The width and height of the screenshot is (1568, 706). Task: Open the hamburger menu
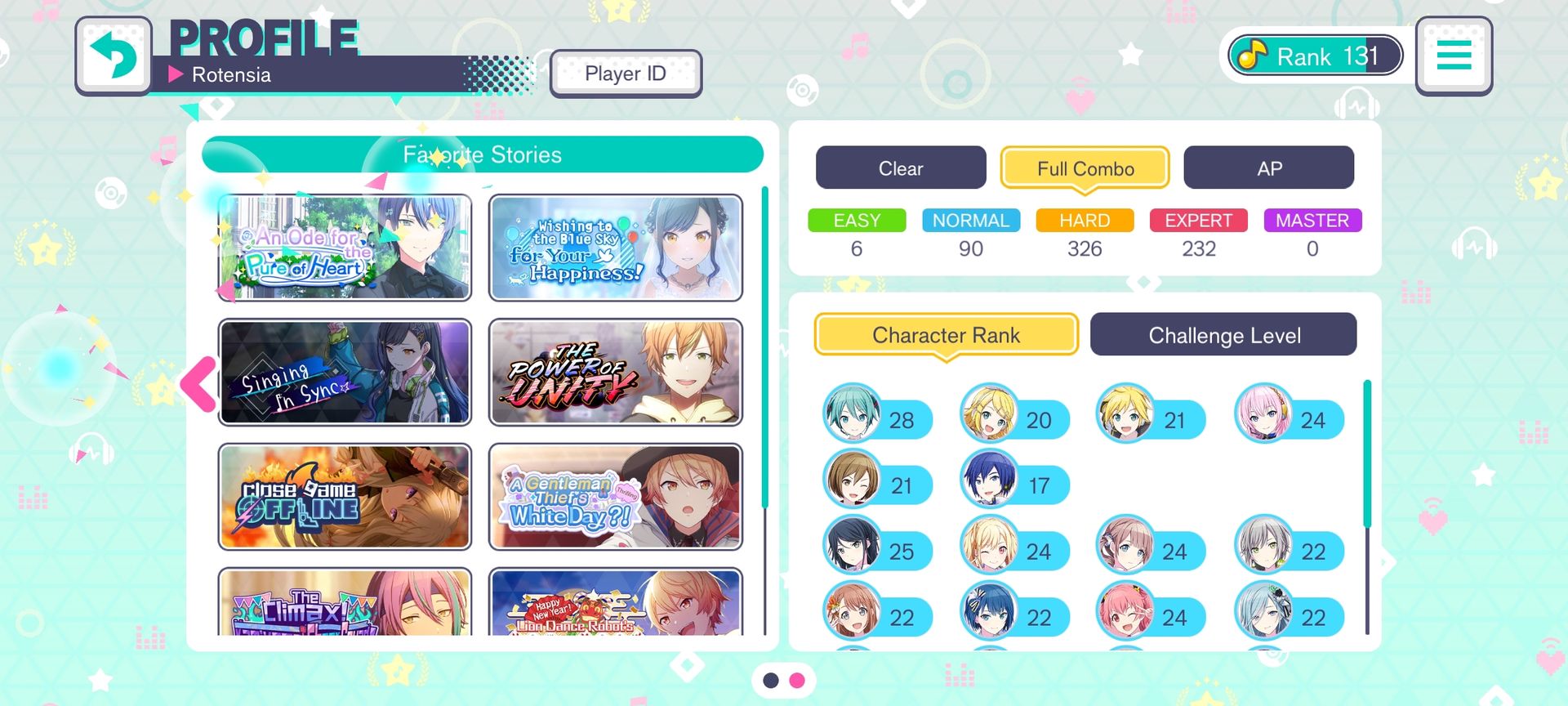[1454, 56]
